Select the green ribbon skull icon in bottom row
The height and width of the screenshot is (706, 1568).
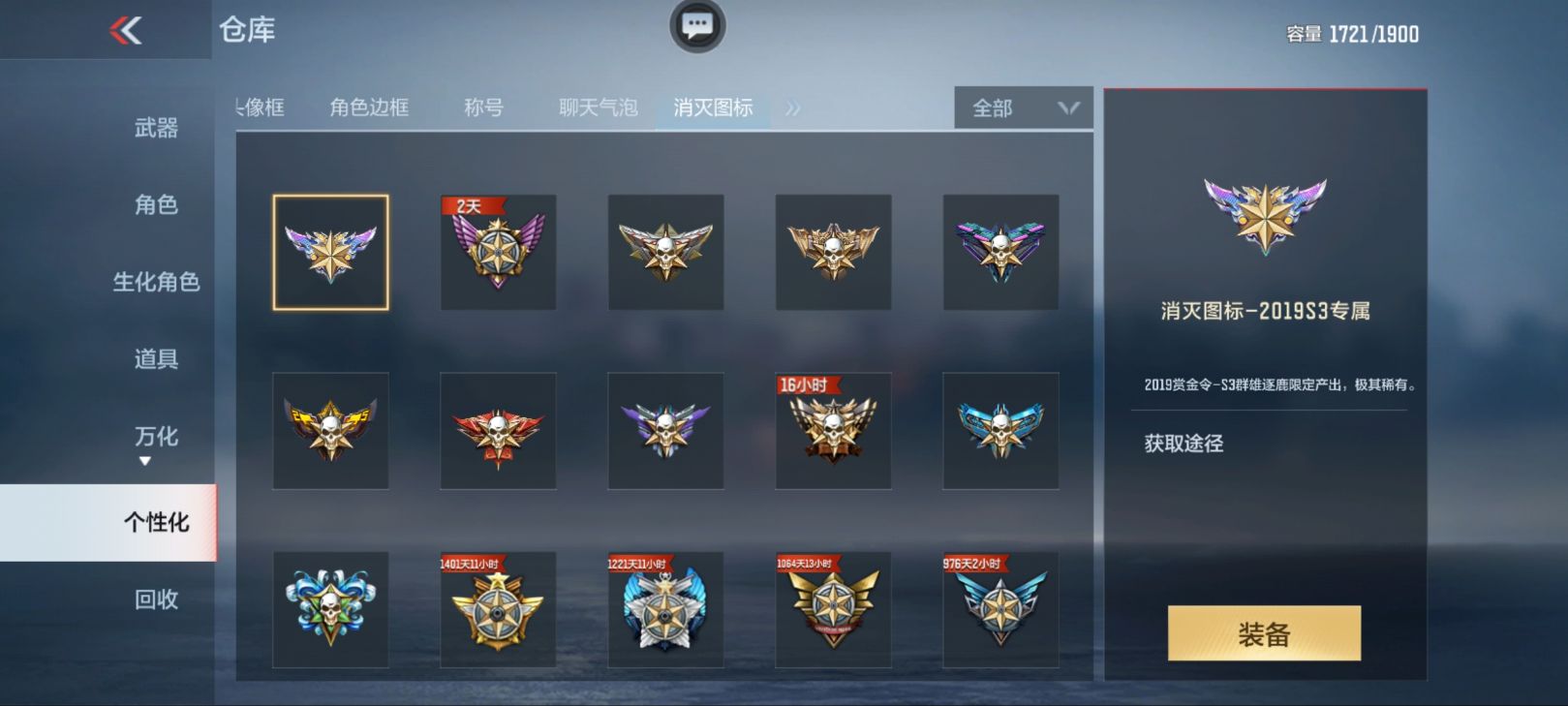click(x=330, y=610)
